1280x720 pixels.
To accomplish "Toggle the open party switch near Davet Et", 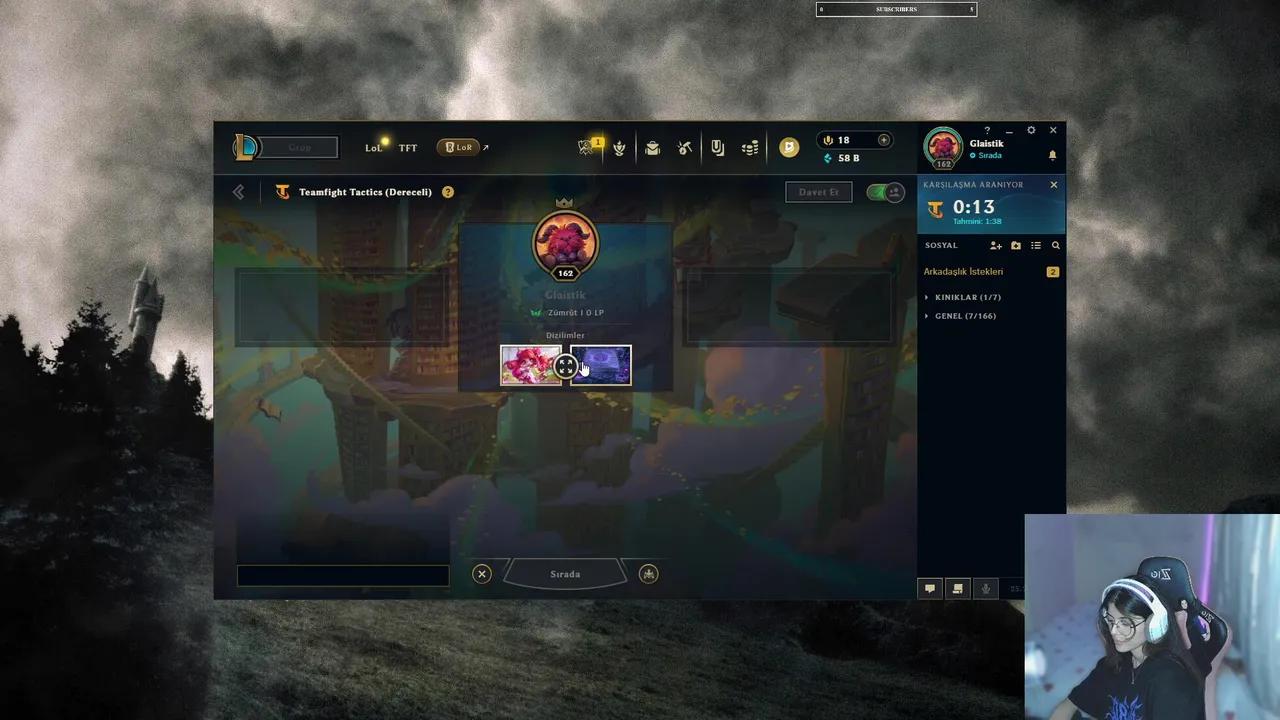I will pyautogui.click(x=878, y=192).
